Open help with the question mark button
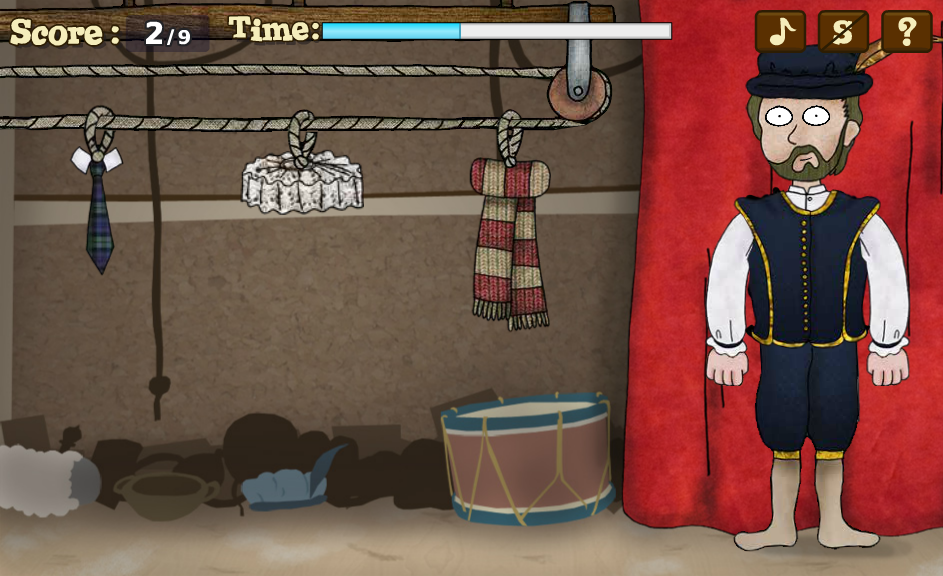This screenshot has width=943, height=576. (906, 32)
